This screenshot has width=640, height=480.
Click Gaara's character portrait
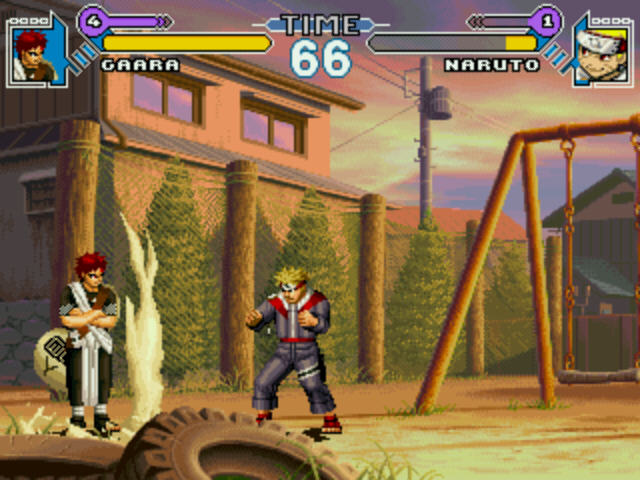(x=31, y=53)
